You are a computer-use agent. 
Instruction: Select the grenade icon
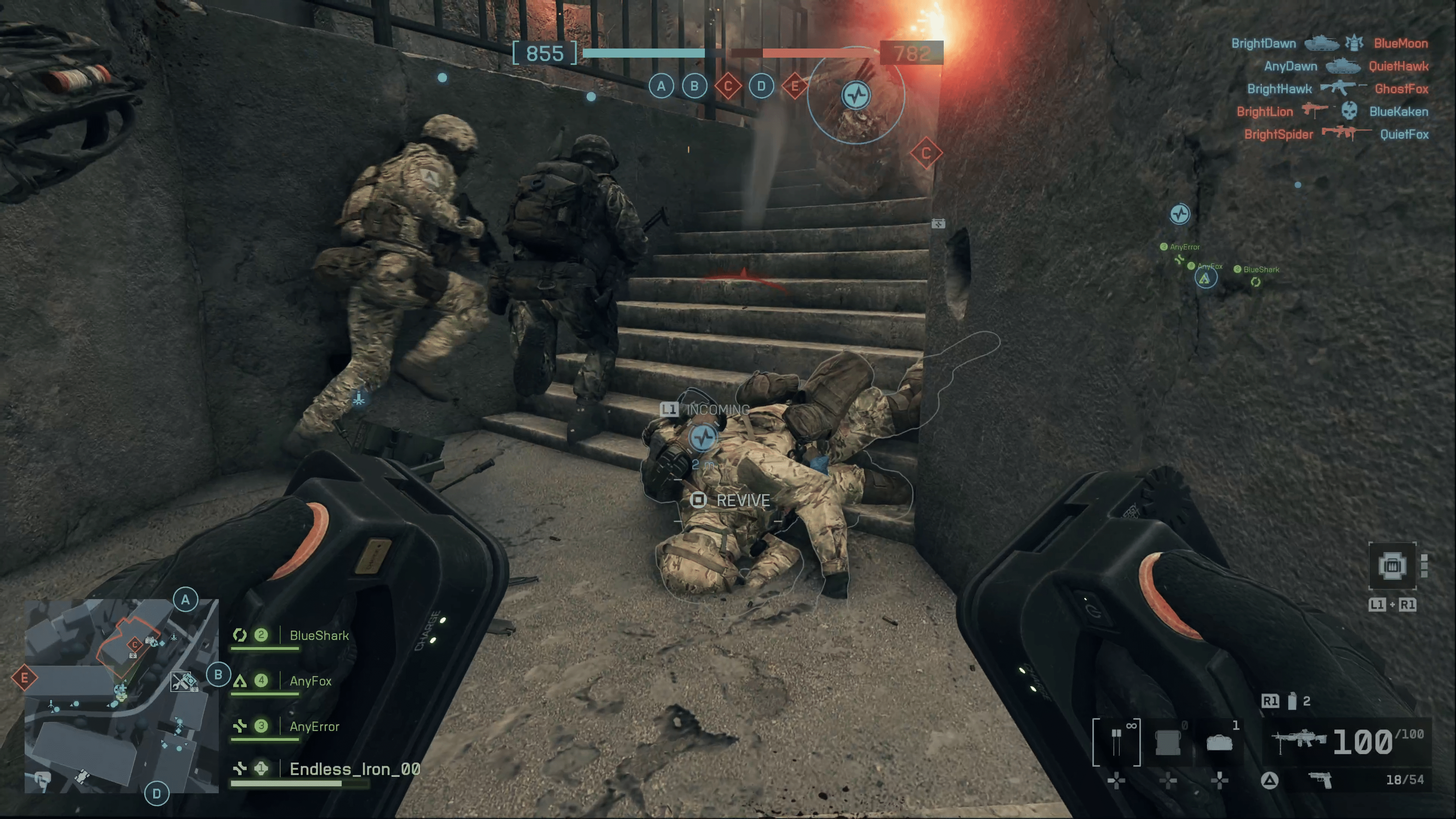[1291, 701]
